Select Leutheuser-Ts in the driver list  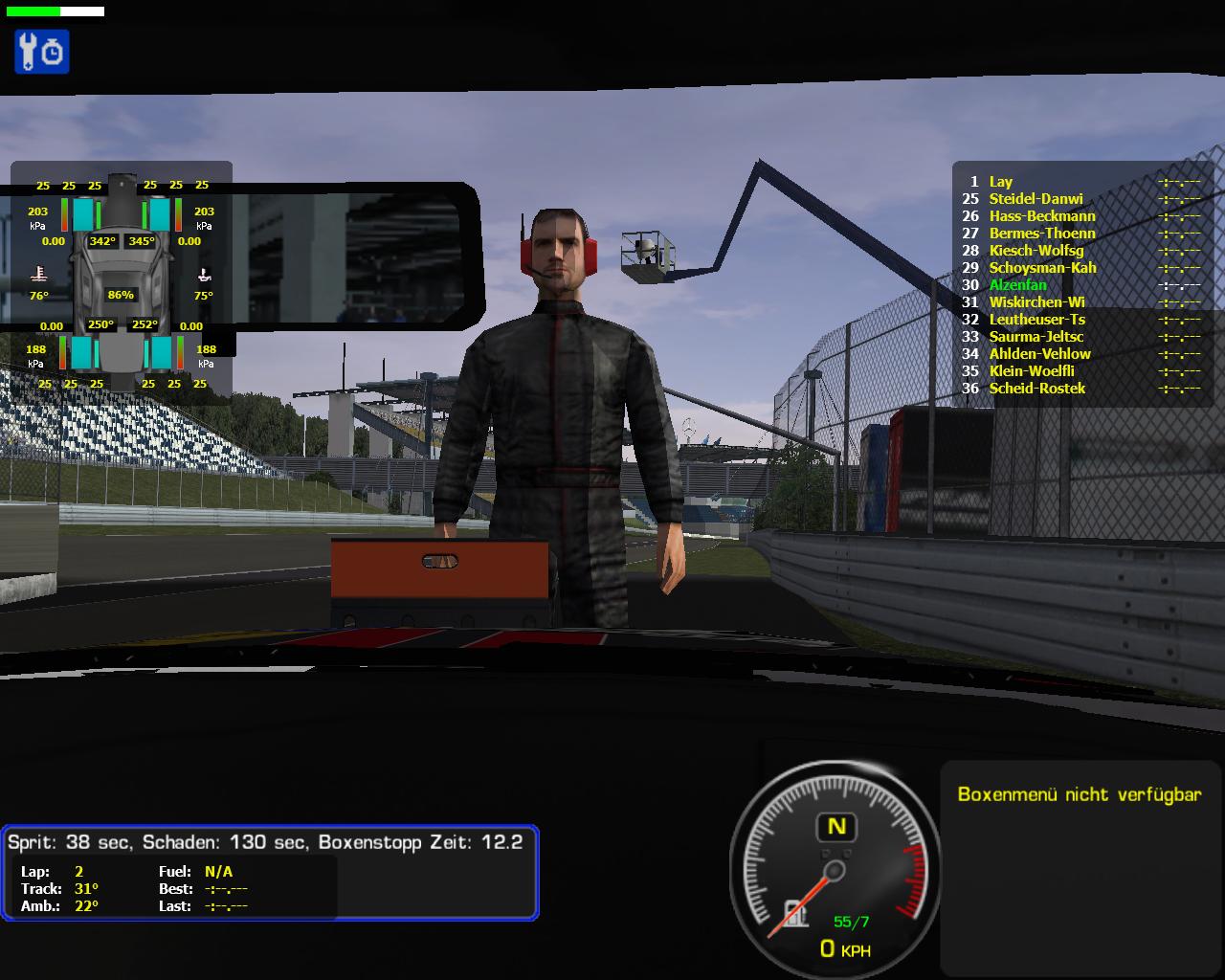pos(1036,320)
